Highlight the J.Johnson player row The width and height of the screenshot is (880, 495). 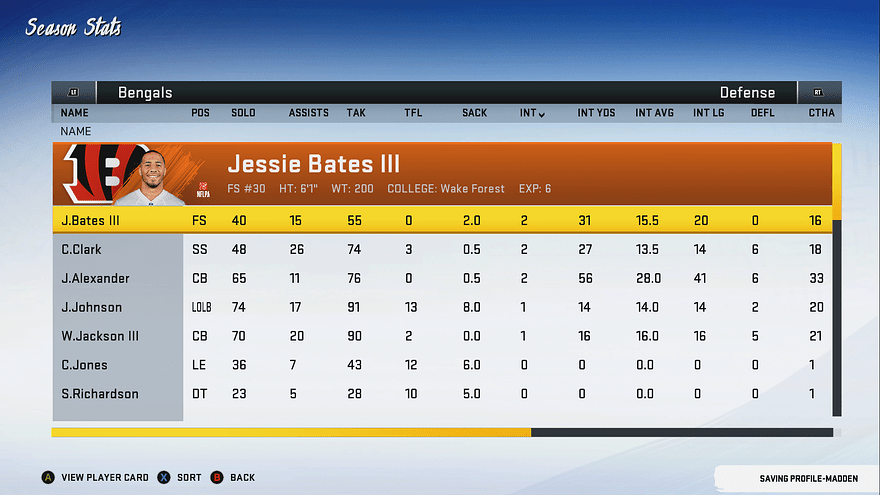[x=440, y=307]
